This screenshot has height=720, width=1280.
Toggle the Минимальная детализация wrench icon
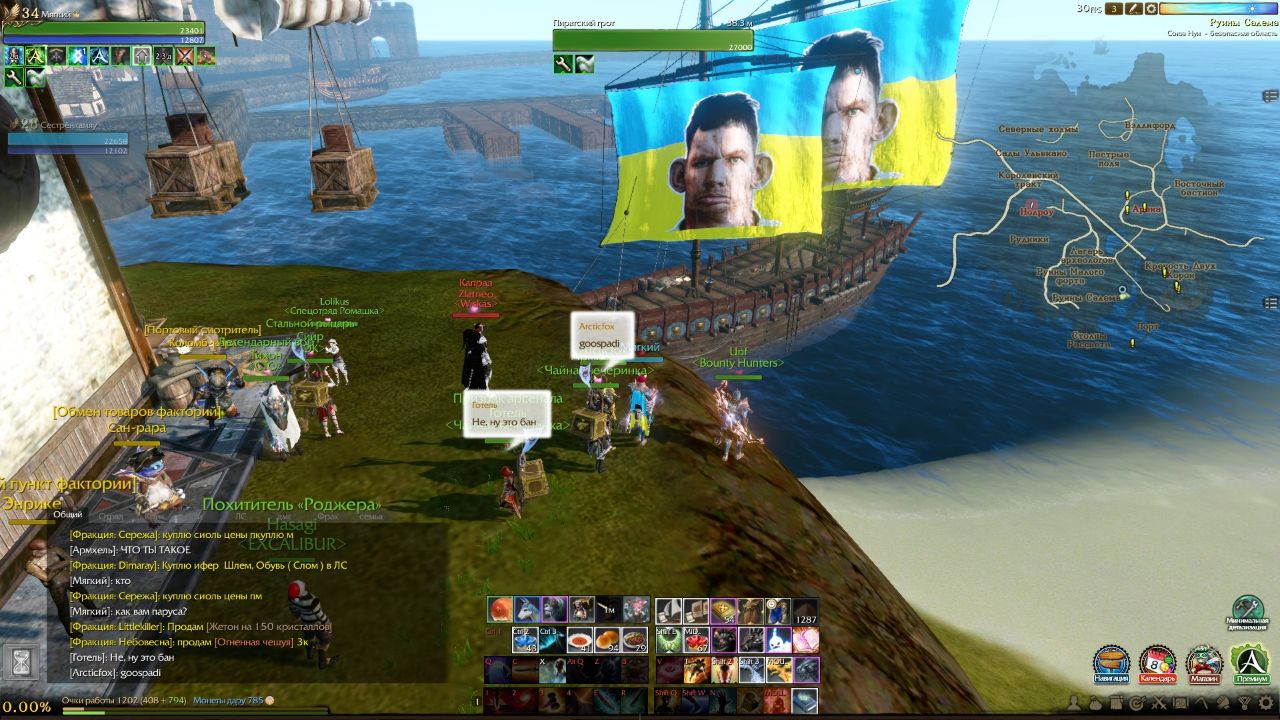(x=1247, y=607)
